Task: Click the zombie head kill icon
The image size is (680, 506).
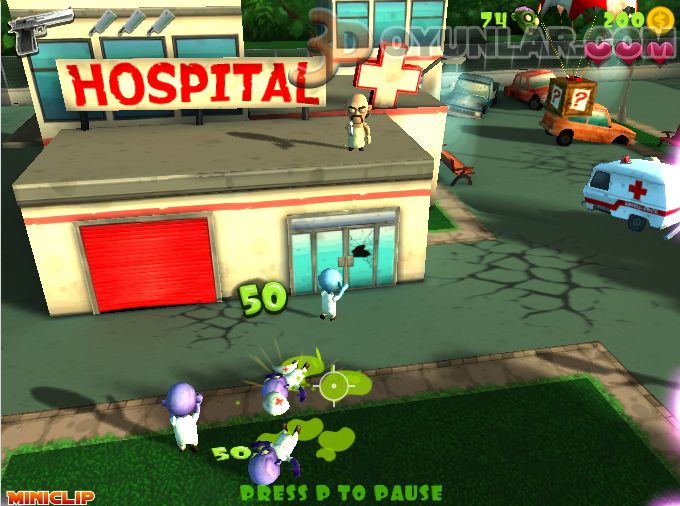Action: [x=526, y=18]
